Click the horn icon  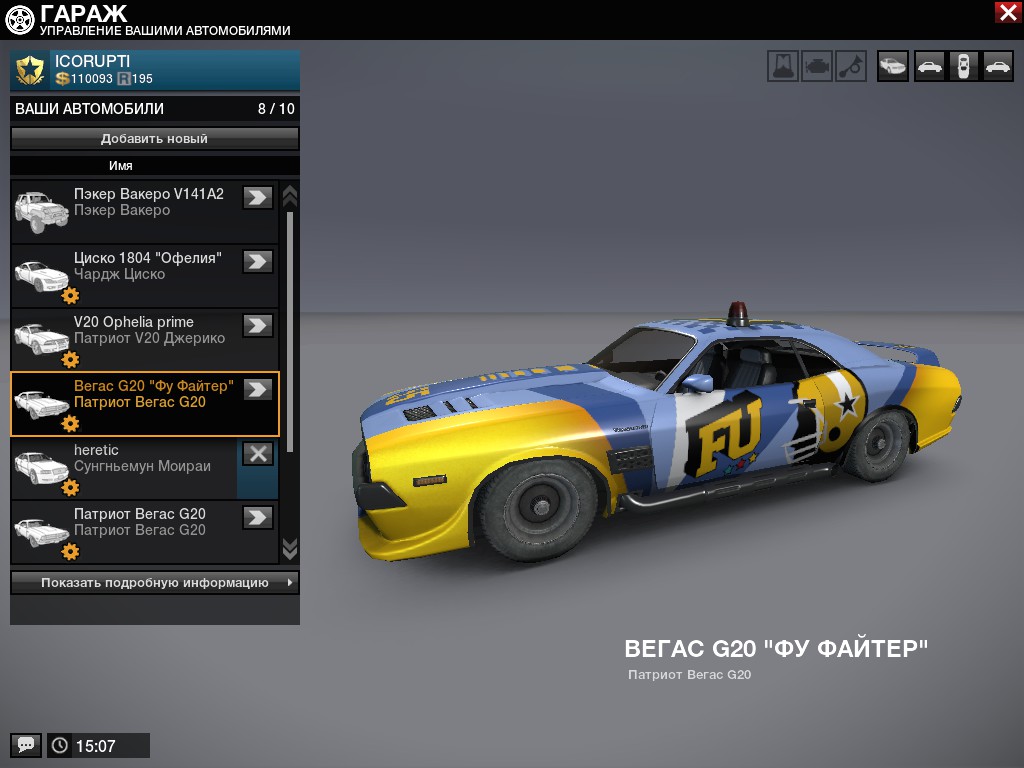[851, 66]
